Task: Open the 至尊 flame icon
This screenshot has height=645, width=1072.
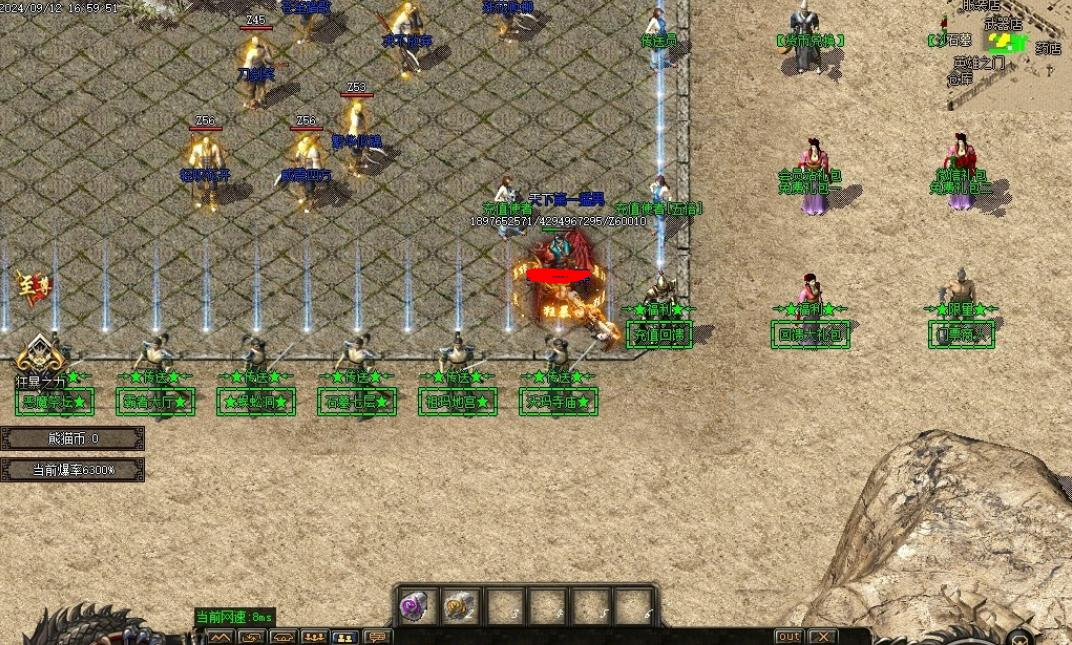Action: [31, 287]
